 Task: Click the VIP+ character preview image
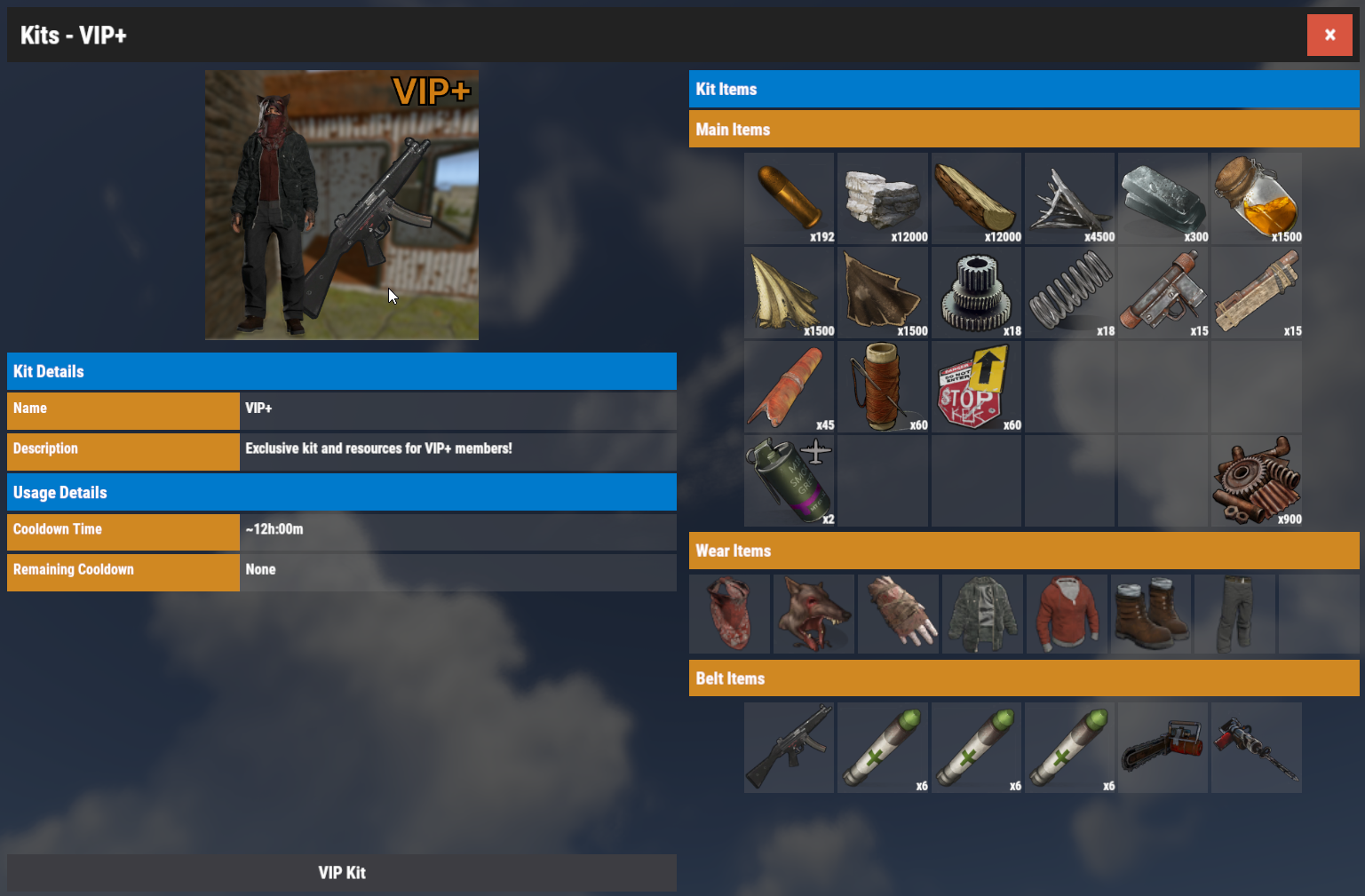click(342, 204)
